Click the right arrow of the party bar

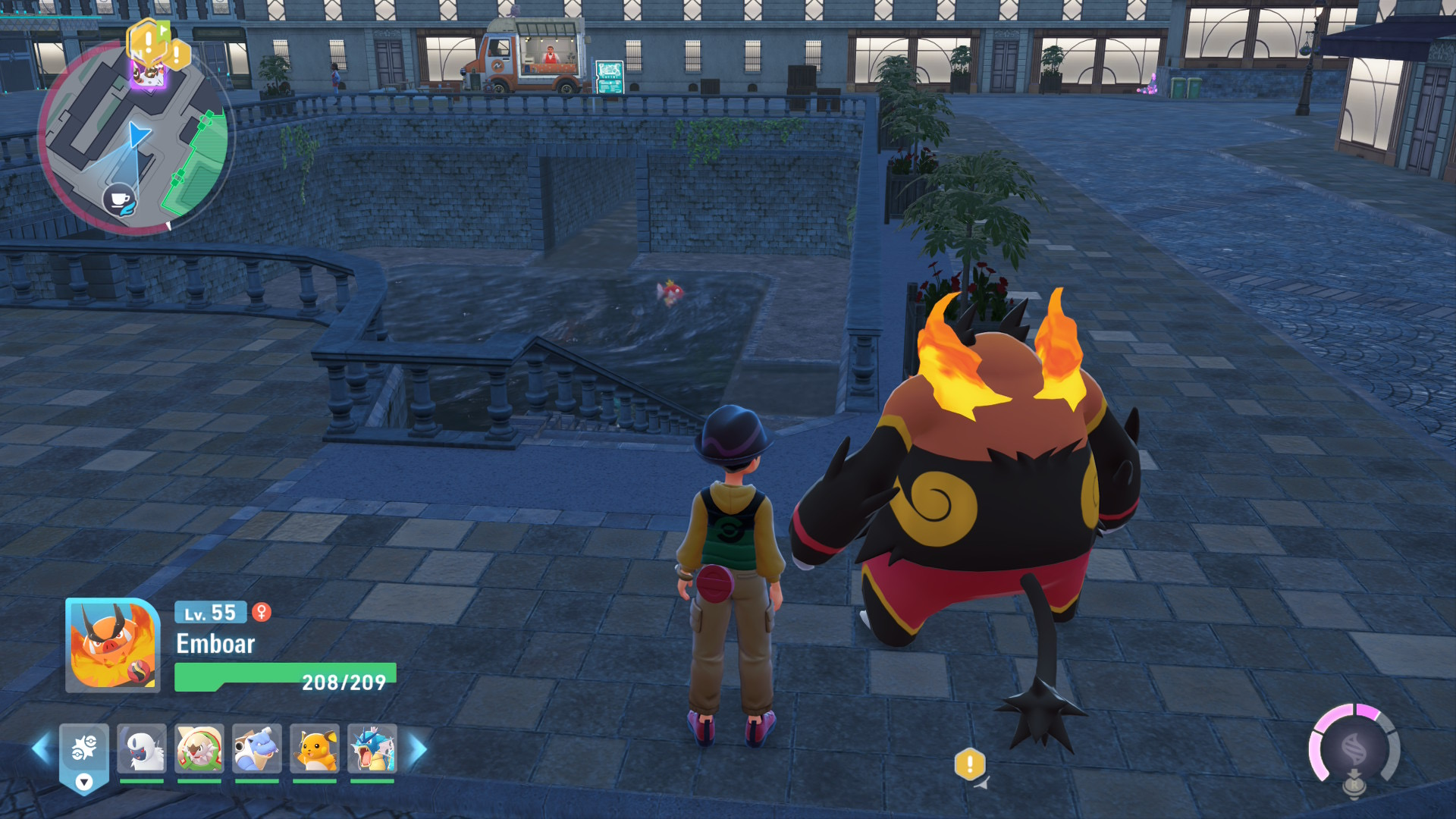[x=418, y=748]
